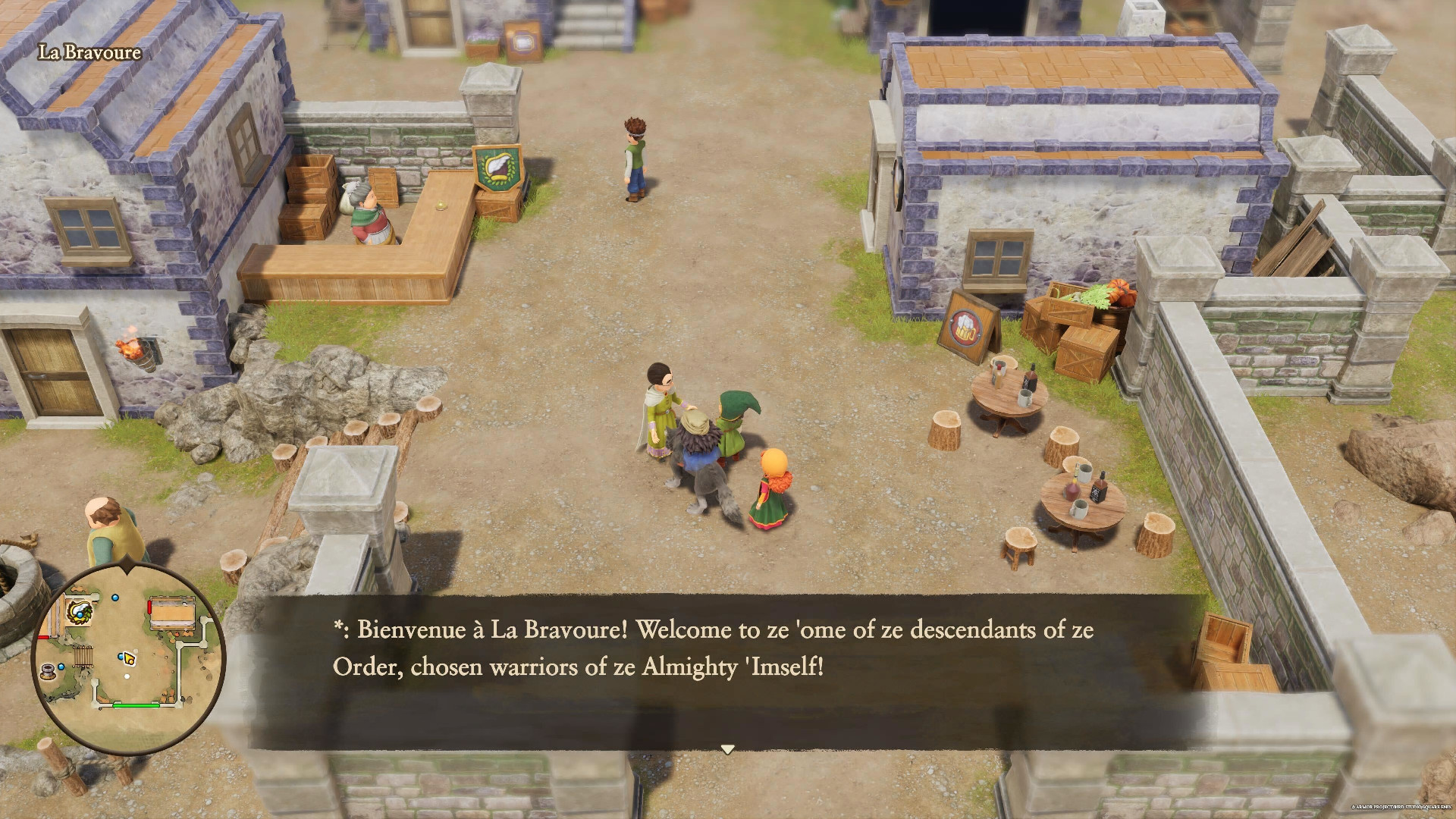Viewport: 1456px width, 819px height.
Task: Click the green exit bar on the minimap
Action: (x=135, y=704)
